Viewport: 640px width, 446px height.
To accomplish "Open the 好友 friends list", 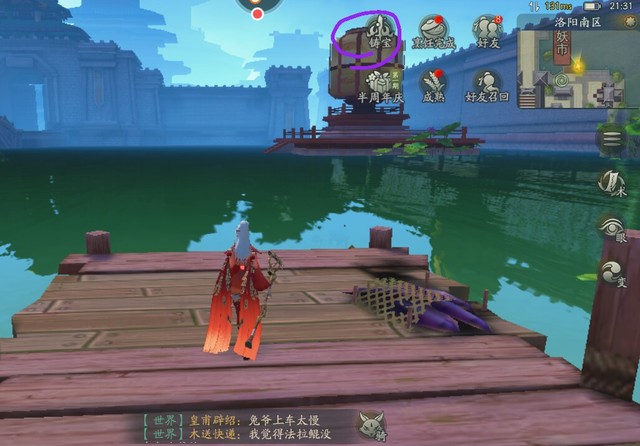I will coord(486,30).
